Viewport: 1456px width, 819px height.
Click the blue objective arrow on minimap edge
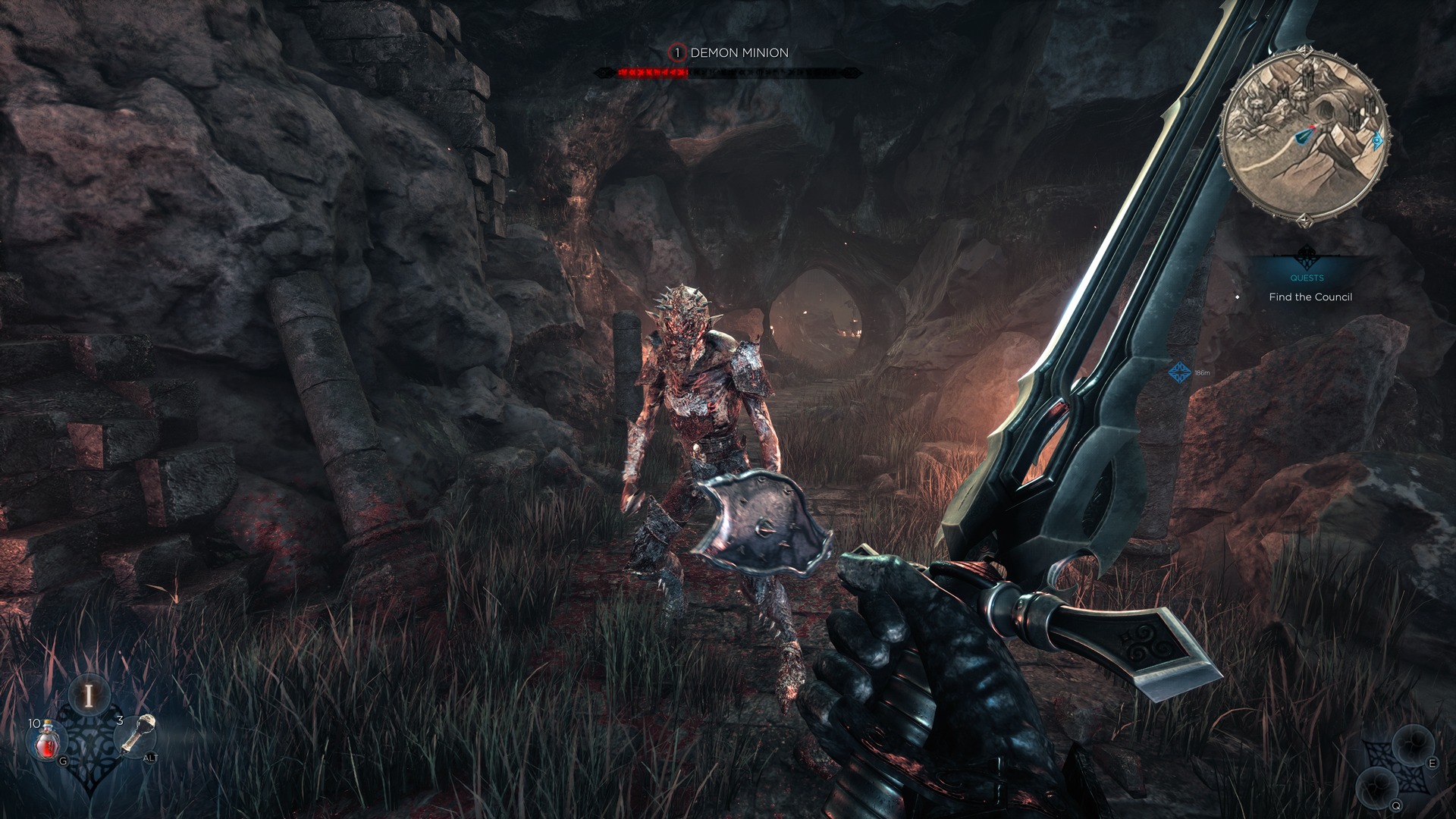[x=1377, y=140]
